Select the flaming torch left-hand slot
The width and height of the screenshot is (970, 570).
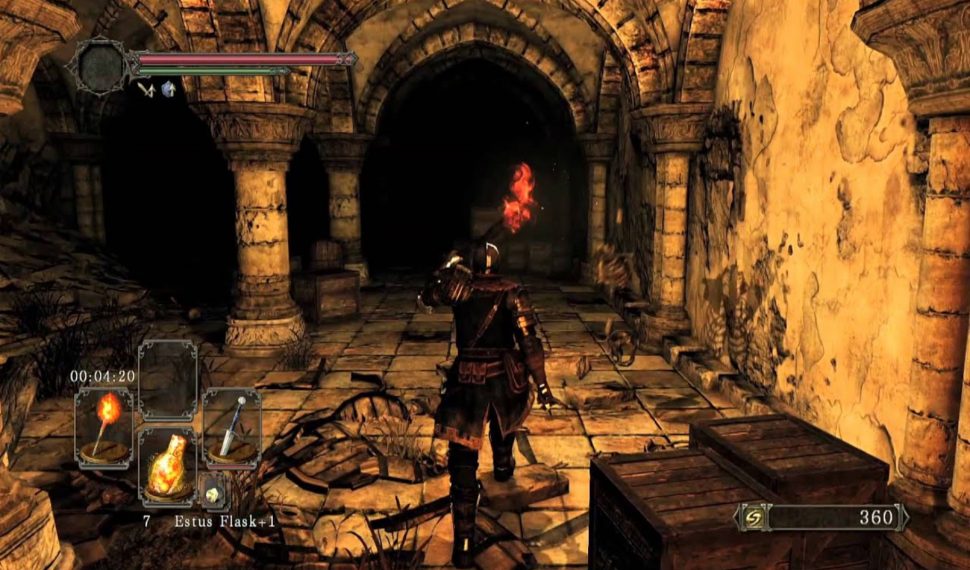coord(104,425)
